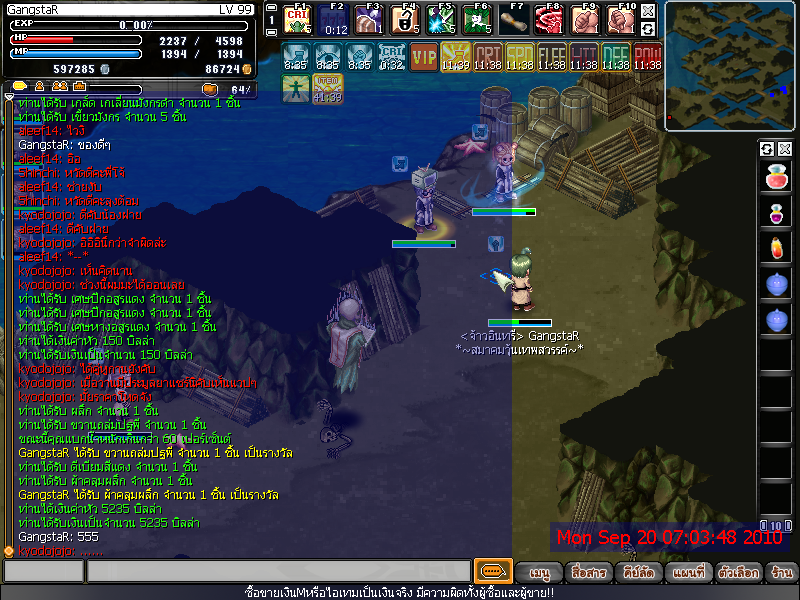
Task: Close the item quick slot panel
Action: (785, 149)
